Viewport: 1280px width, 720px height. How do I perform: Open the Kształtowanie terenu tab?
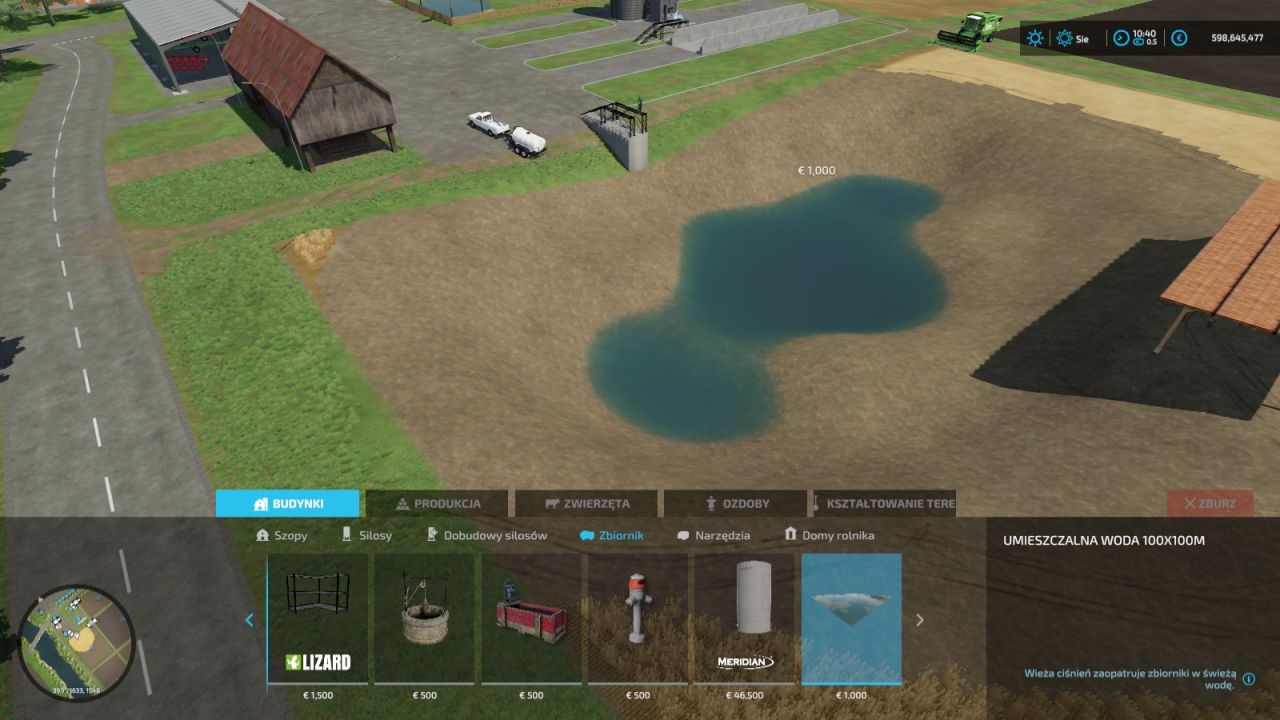tap(884, 504)
